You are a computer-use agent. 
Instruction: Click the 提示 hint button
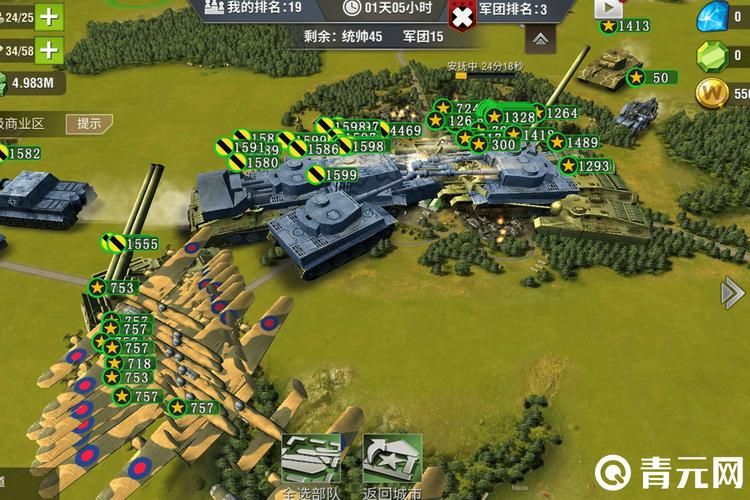pos(89,124)
